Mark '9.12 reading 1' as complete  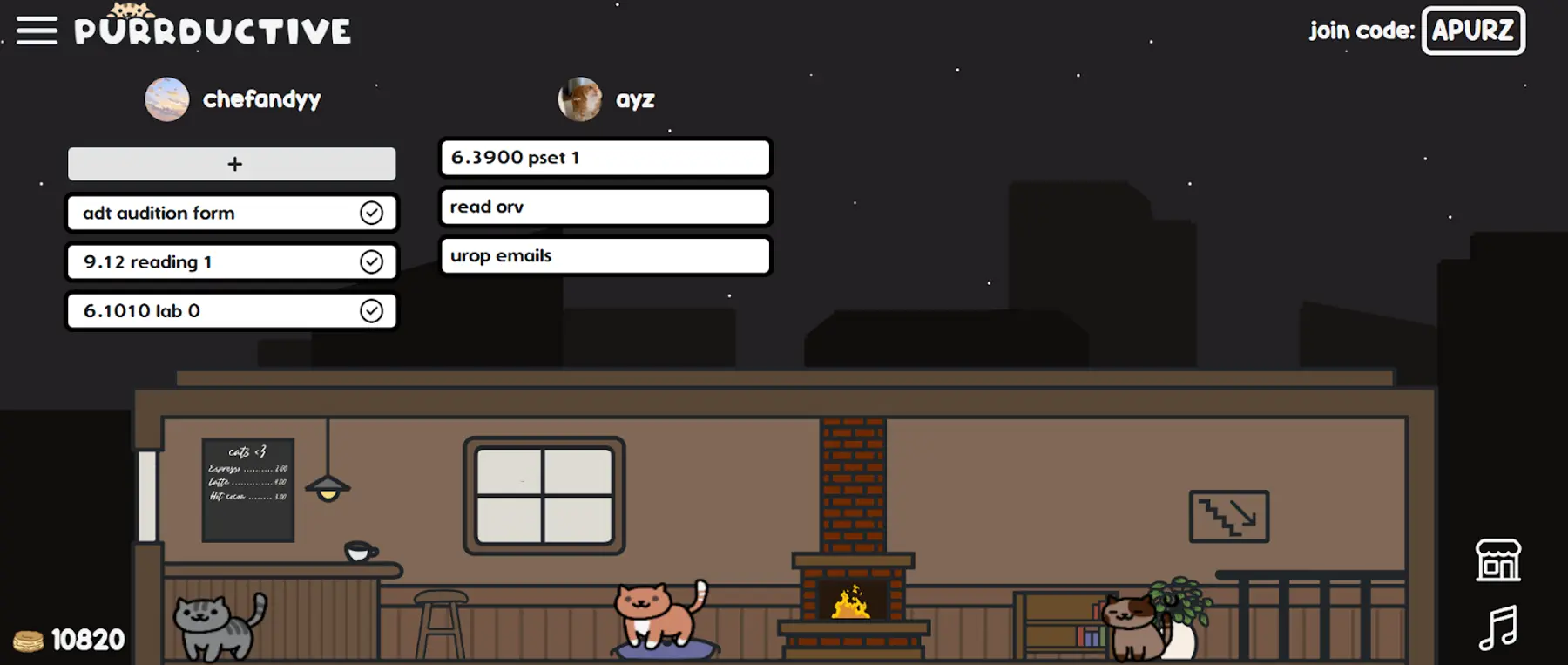pyautogui.click(x=373, y=261)
